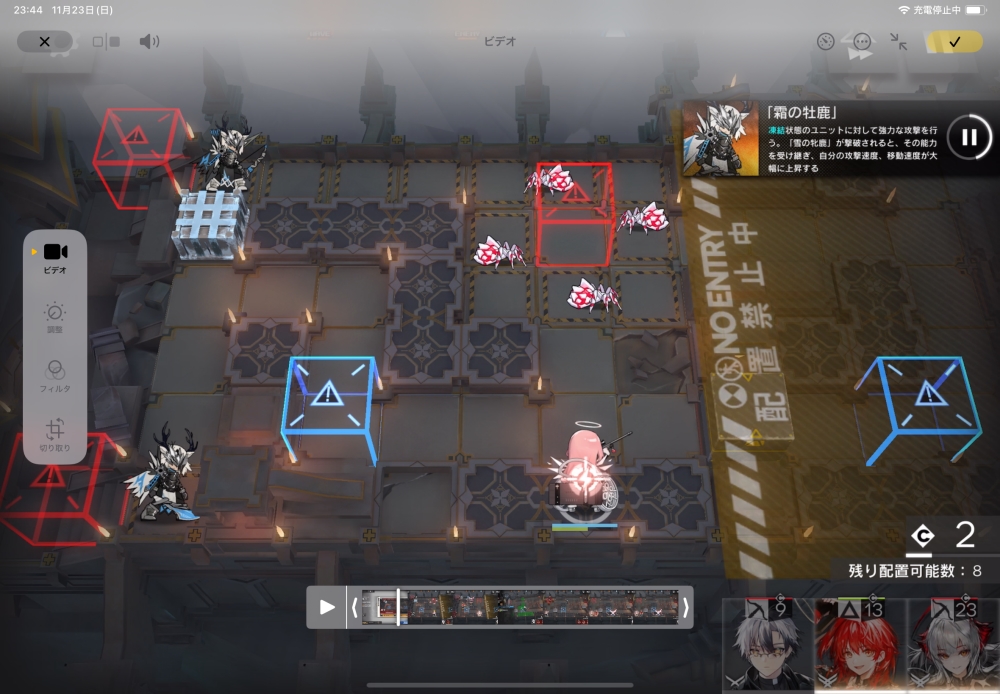This screenshot has height=694, width=1000.
Task: Confirm edits with the yellow checkmark button
Action: pos(953,42)
